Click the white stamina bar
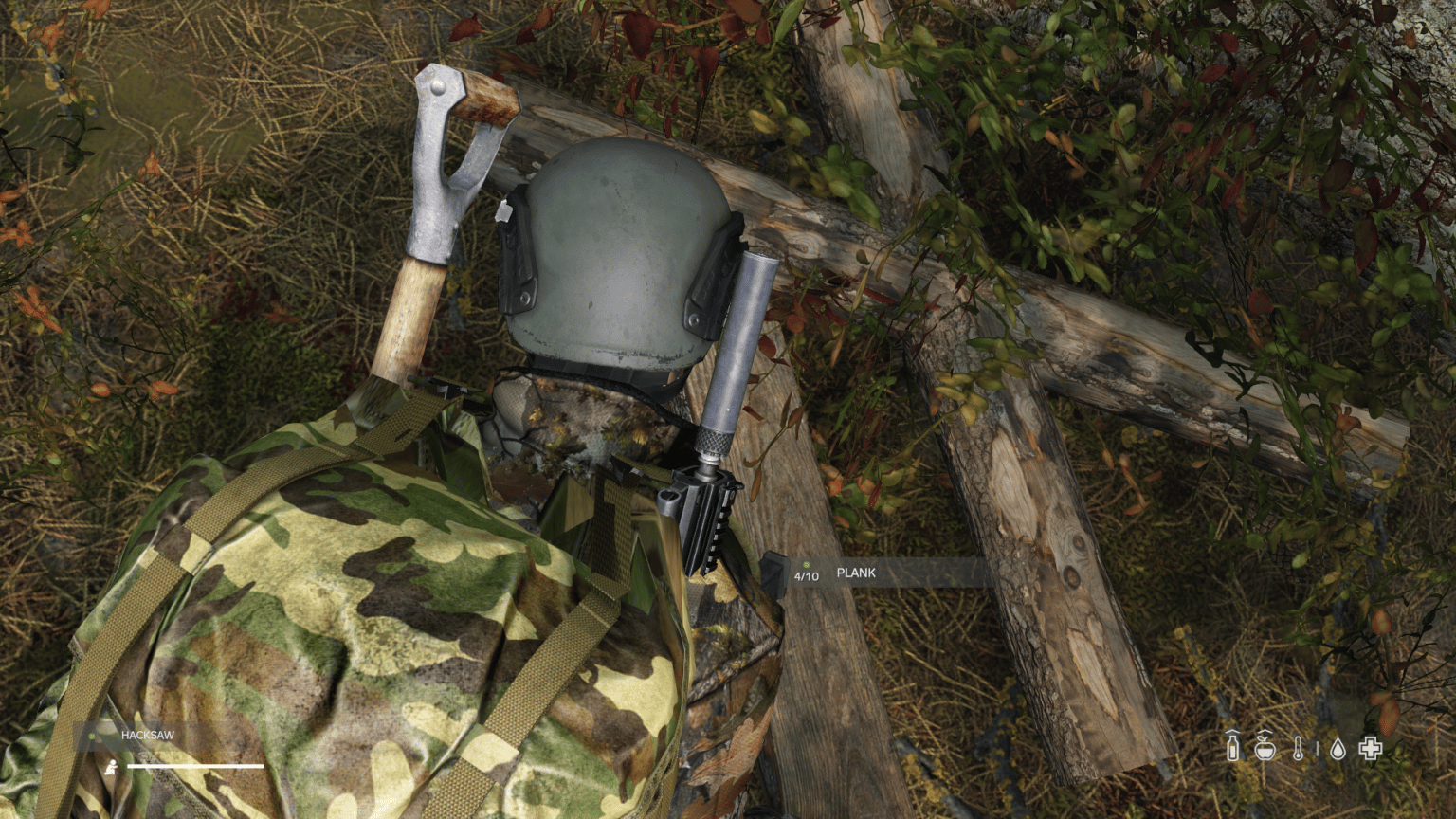The height and width of the screenshot is (819, 1456). 195,766
